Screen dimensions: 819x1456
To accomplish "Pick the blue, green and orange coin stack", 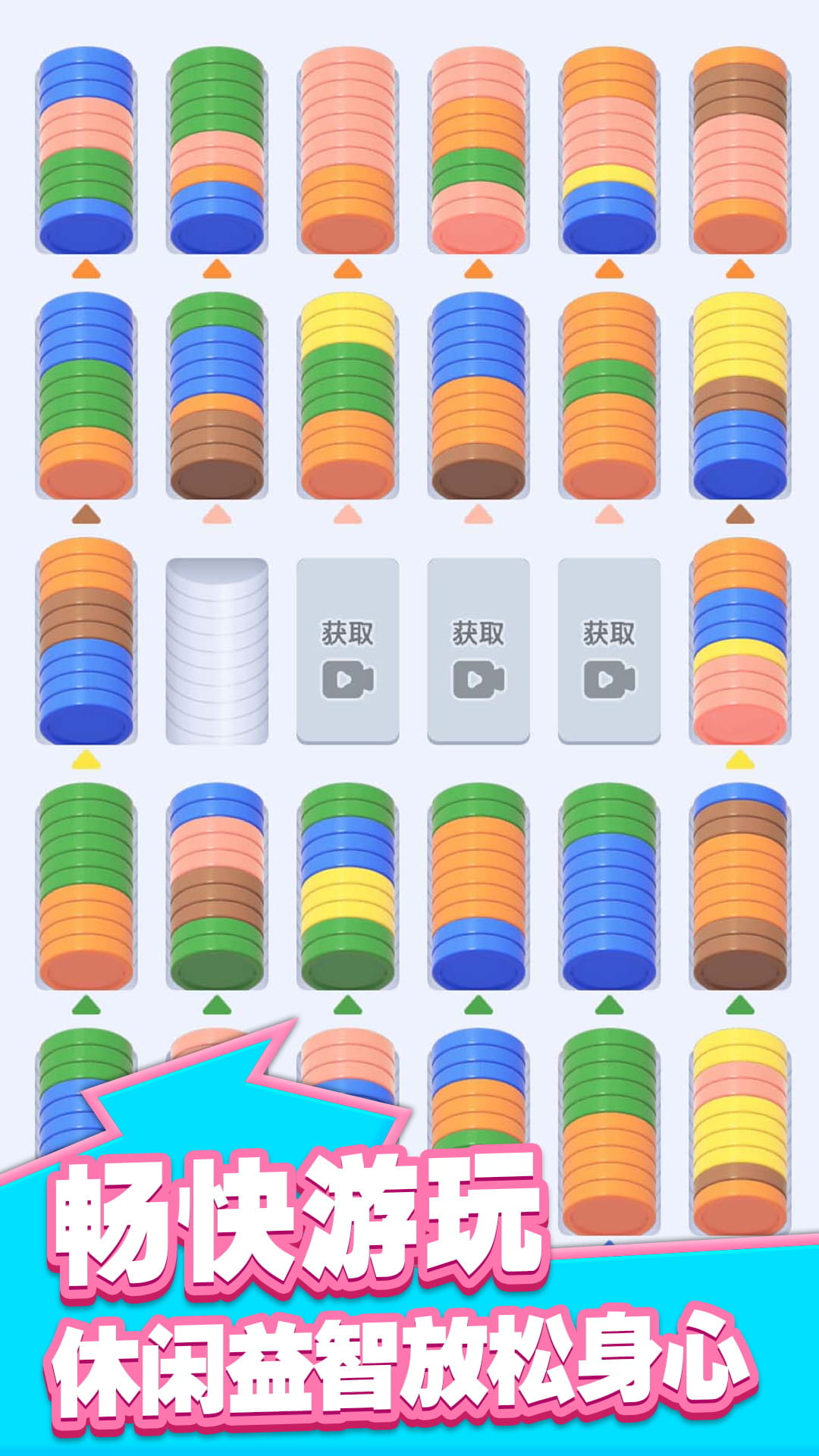I will 86,396.
